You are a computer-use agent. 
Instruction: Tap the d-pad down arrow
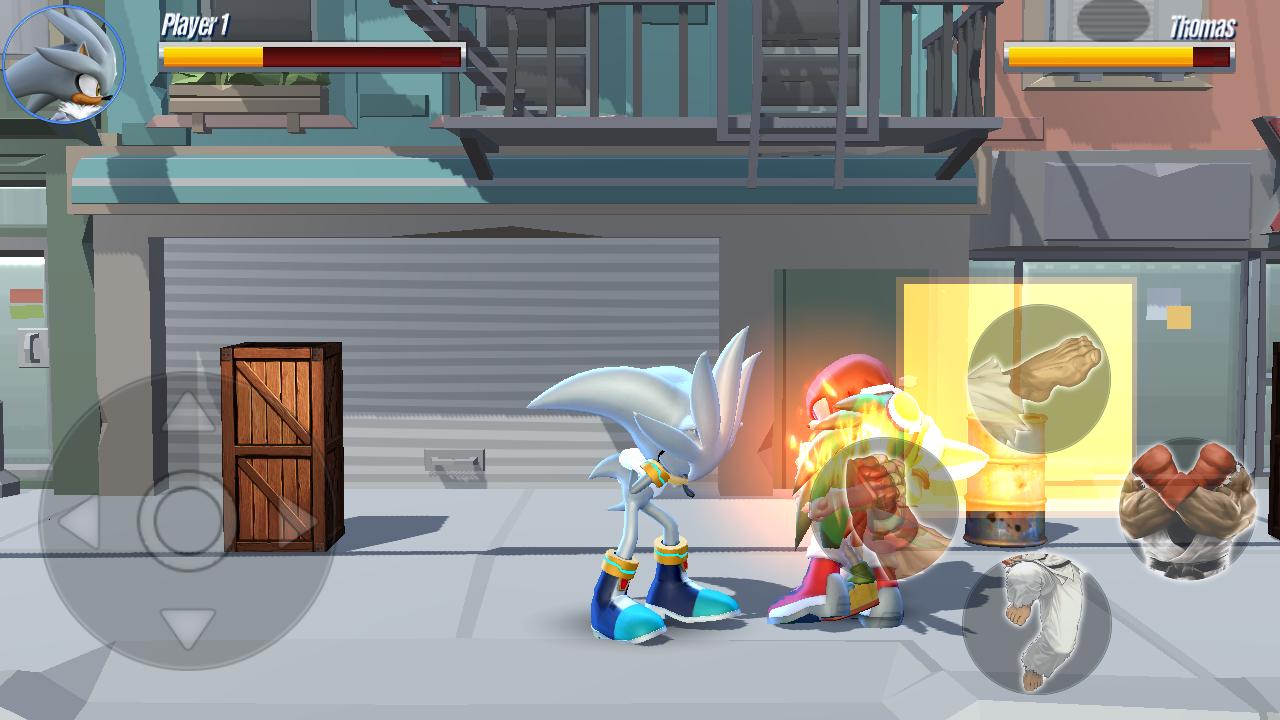pos(188,628)
